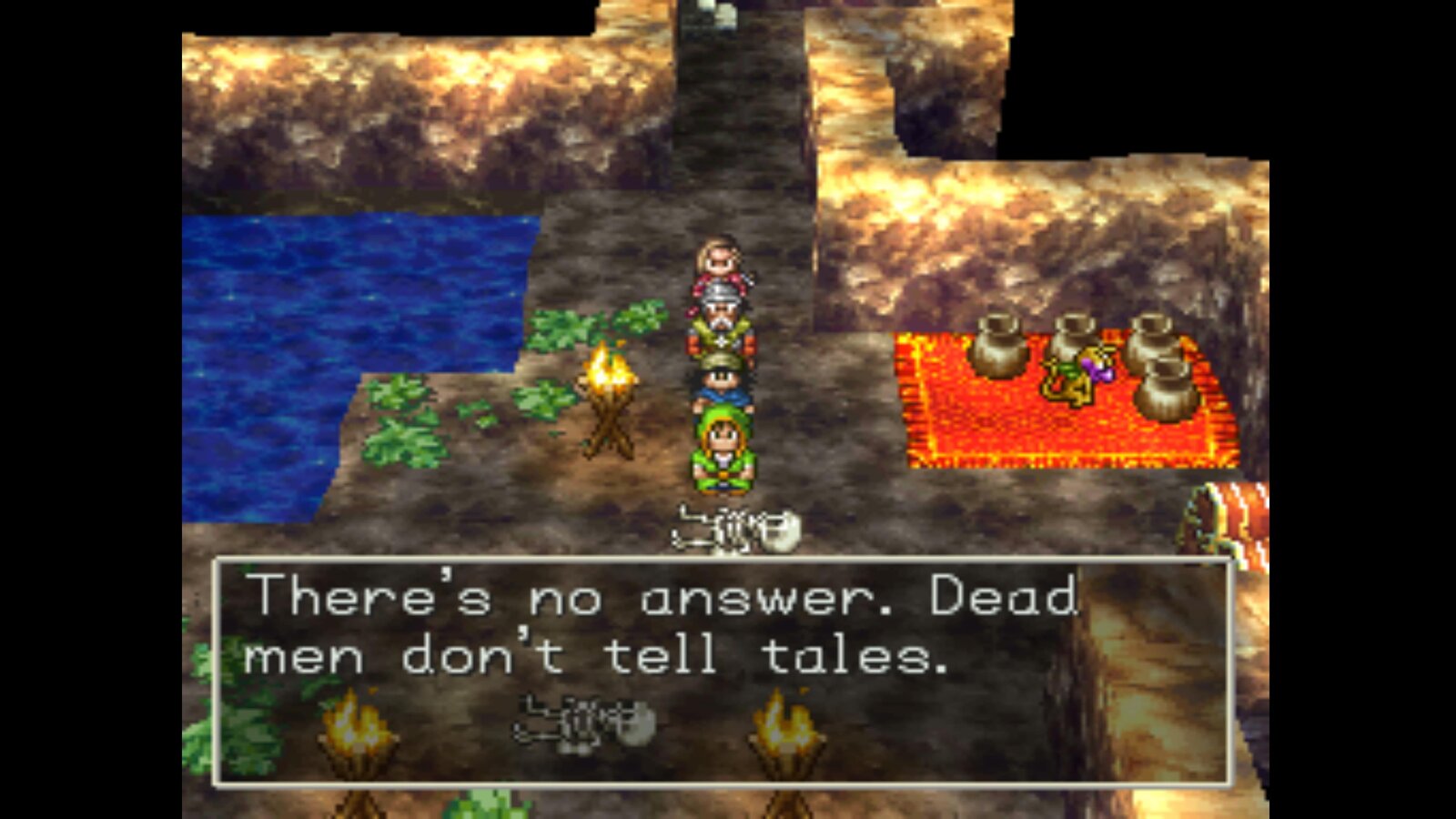1456x819 pixels.
Task: Advance the 'Dead men don't tell tales' message box
Action: [x=723, y=672]
